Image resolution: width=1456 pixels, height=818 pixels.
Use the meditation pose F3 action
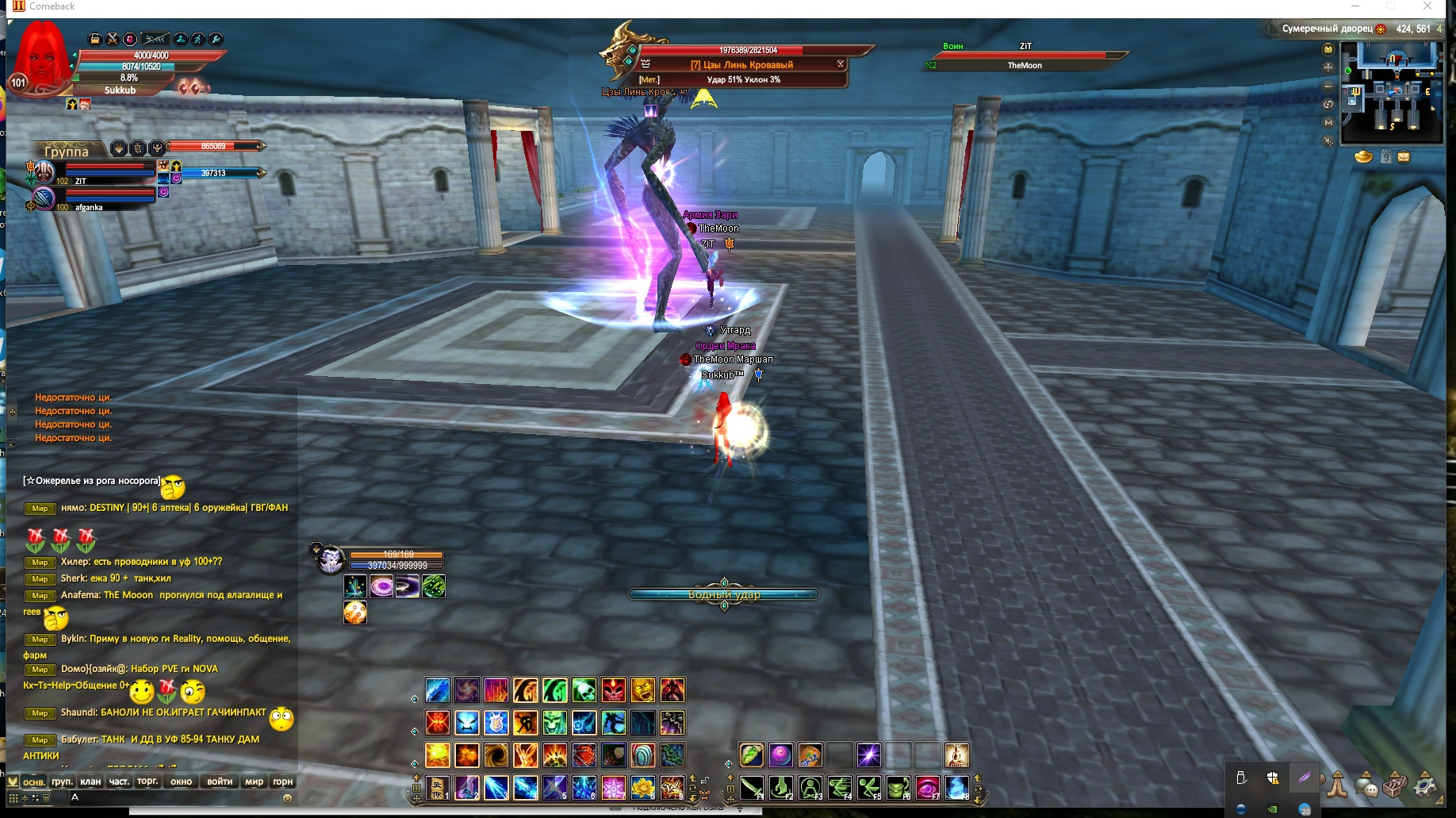[x=810, y=788]
